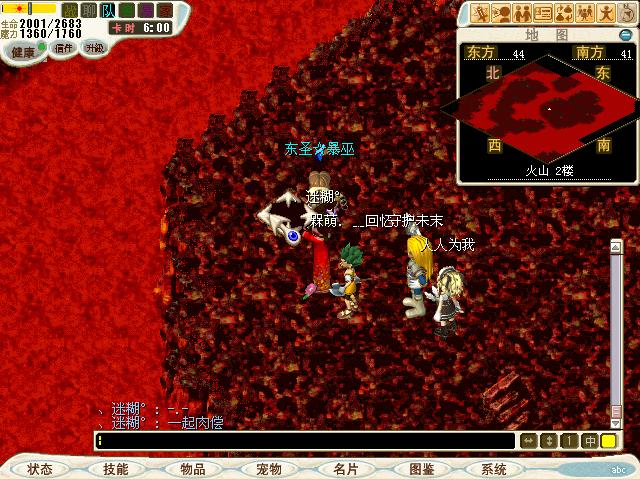Open the 宠物 pets menu

point(269,469)
